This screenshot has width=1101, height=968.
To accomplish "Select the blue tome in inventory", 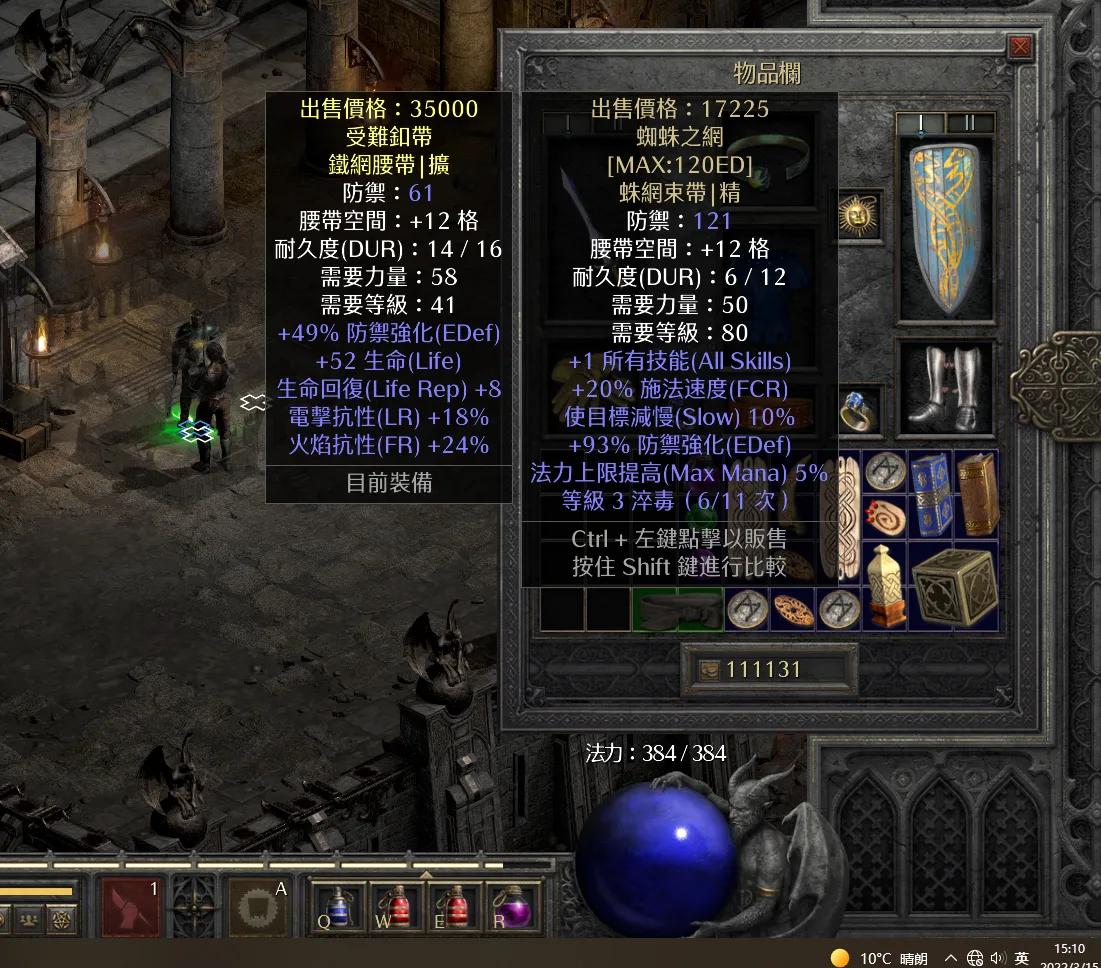I will [x=930, y=493].
